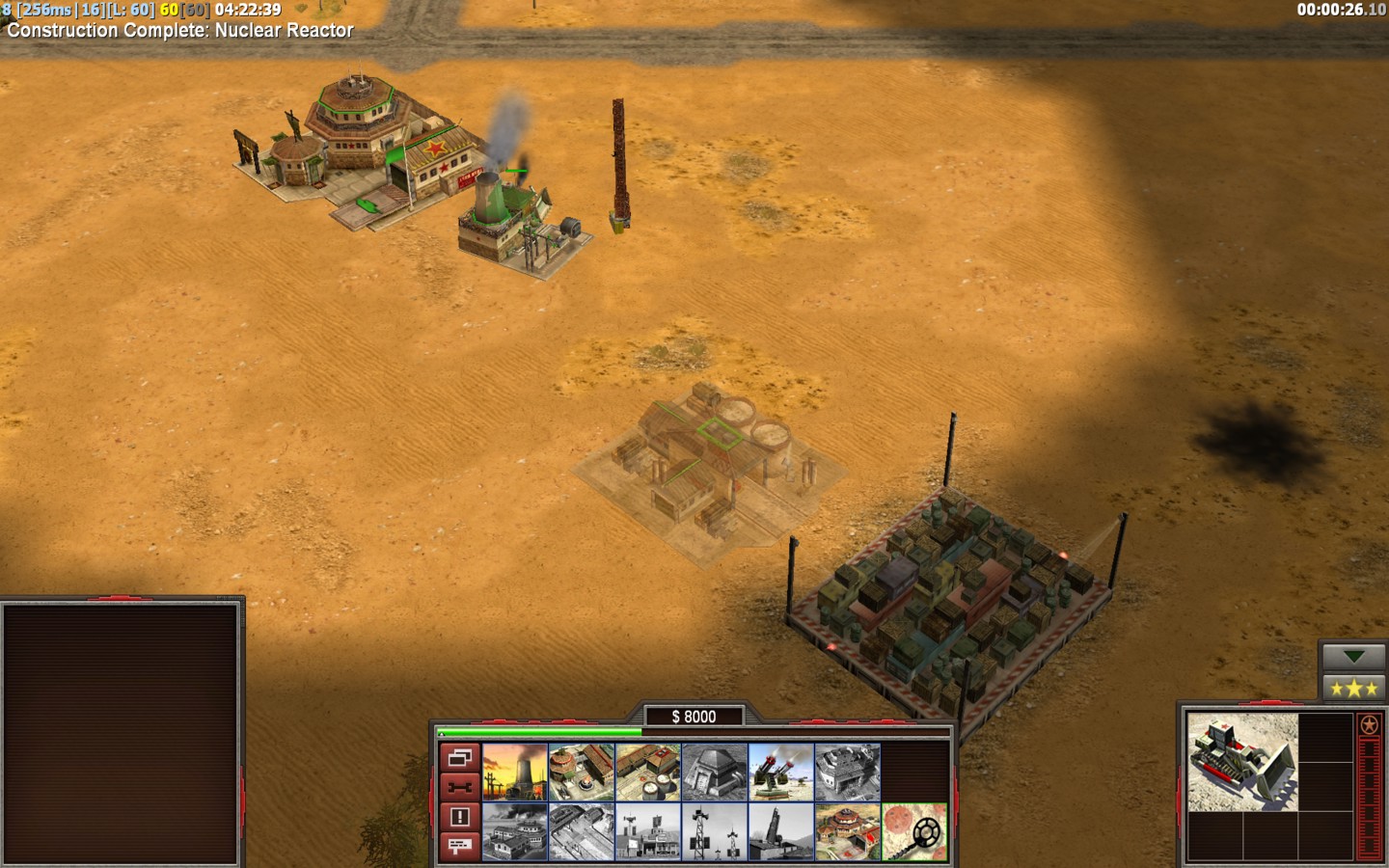
Task: Click the wrench button on command bar
Action: pyautogui.click(x=460, y=787)
